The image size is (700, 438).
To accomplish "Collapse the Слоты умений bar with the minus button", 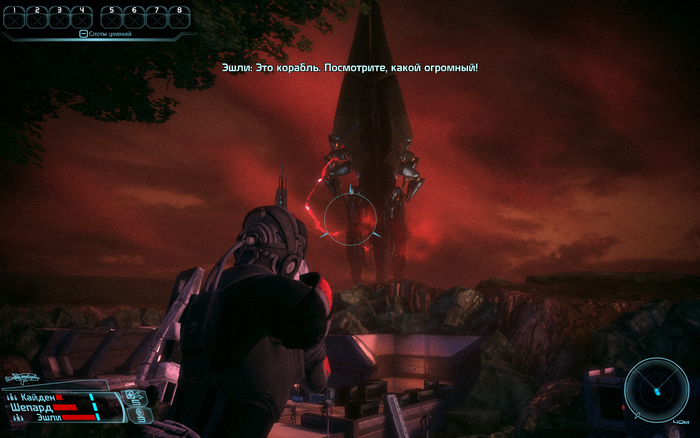I will [84, 34].
